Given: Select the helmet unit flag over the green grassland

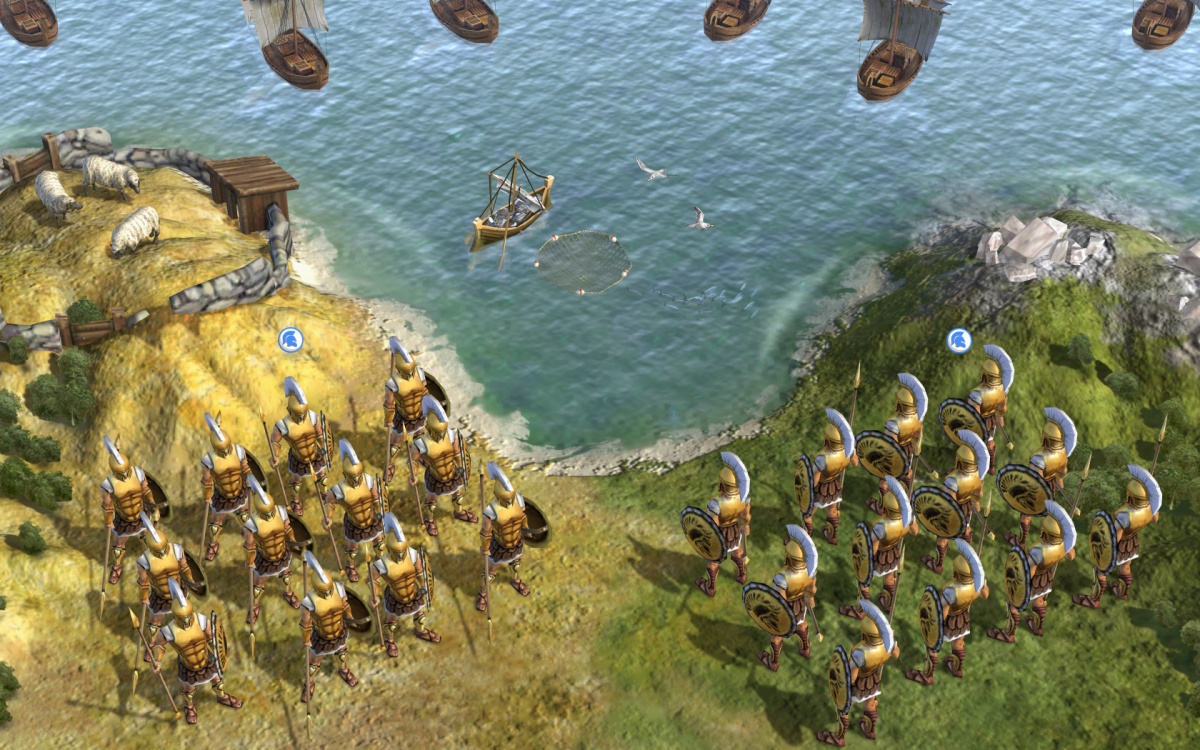Looking at the screenshot, I should (959, 340).
